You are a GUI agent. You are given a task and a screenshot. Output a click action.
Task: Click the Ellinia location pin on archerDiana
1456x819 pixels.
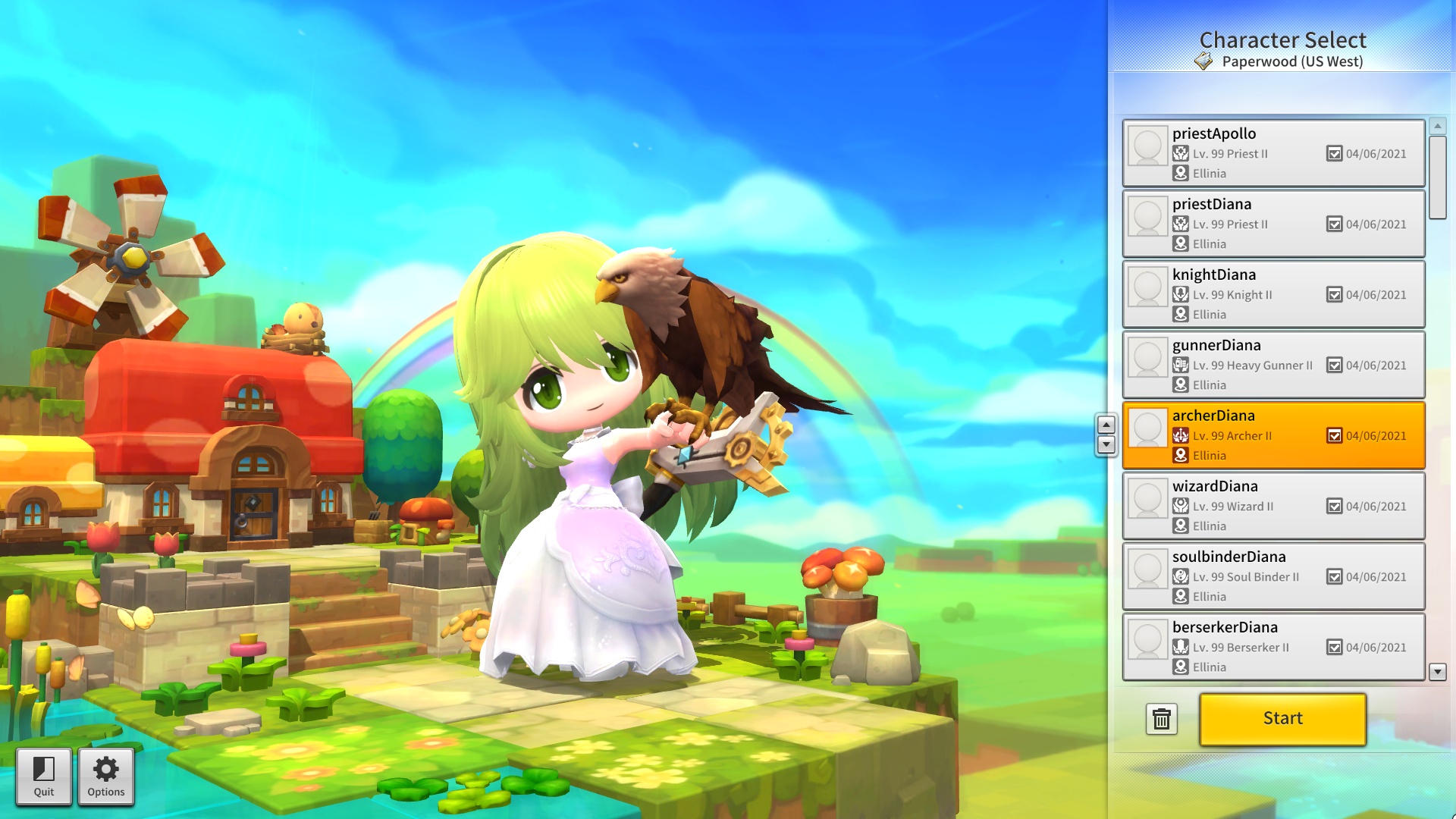(1181, 456)
